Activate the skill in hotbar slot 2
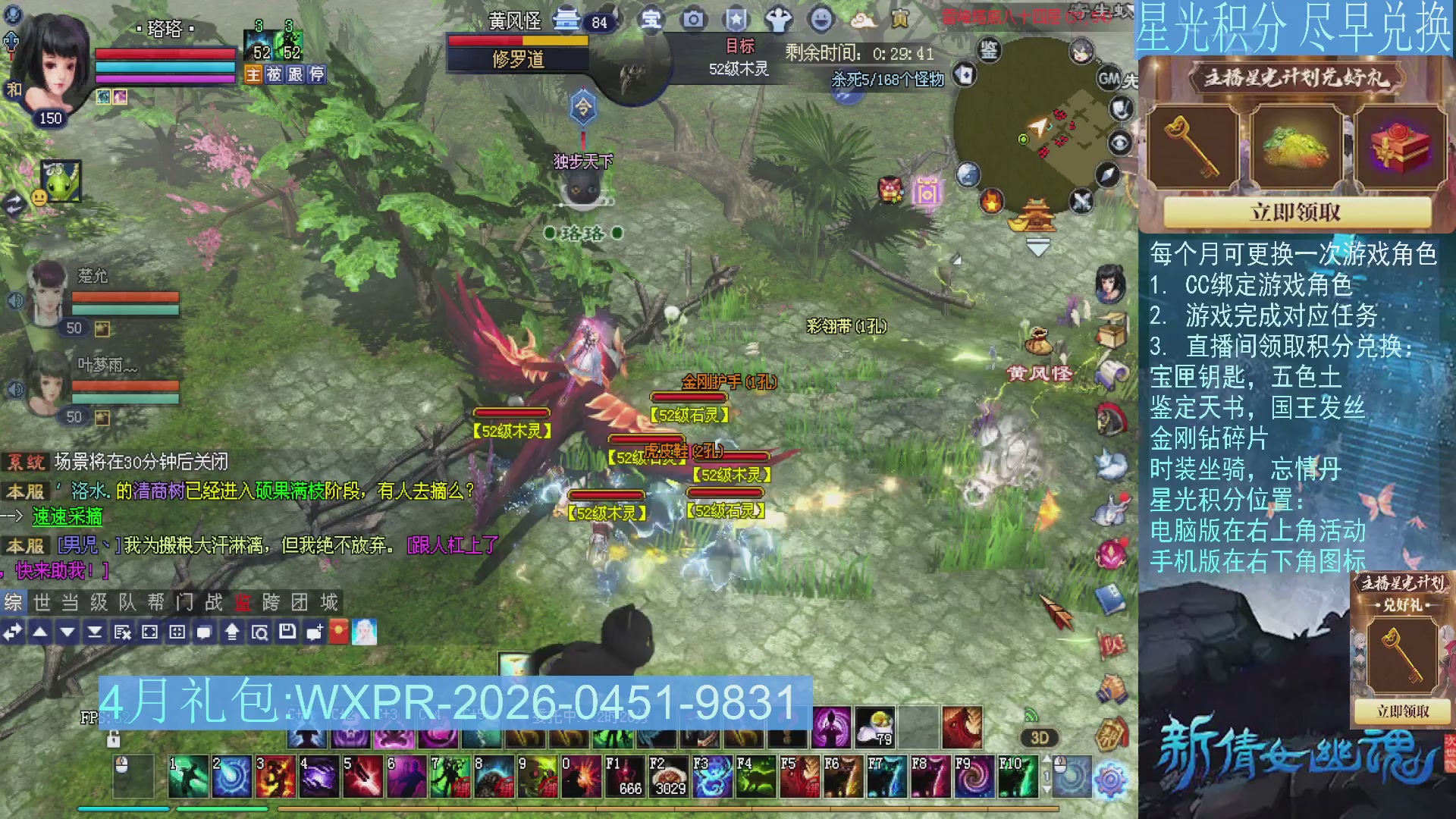This screenshot has width=1456, height=819. click(232, 777)
